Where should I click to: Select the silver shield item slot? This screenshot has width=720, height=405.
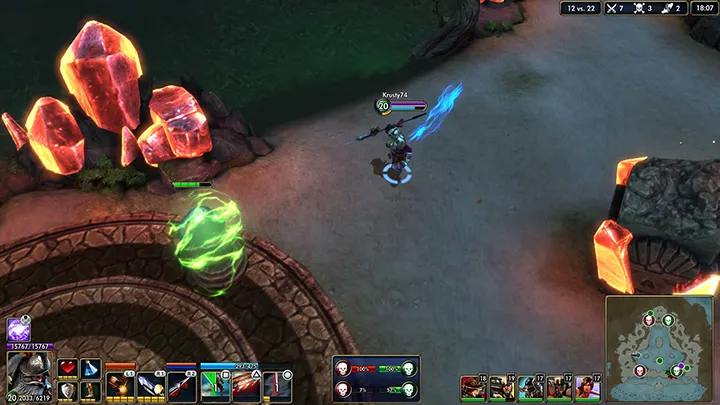(x=67, y=390)
